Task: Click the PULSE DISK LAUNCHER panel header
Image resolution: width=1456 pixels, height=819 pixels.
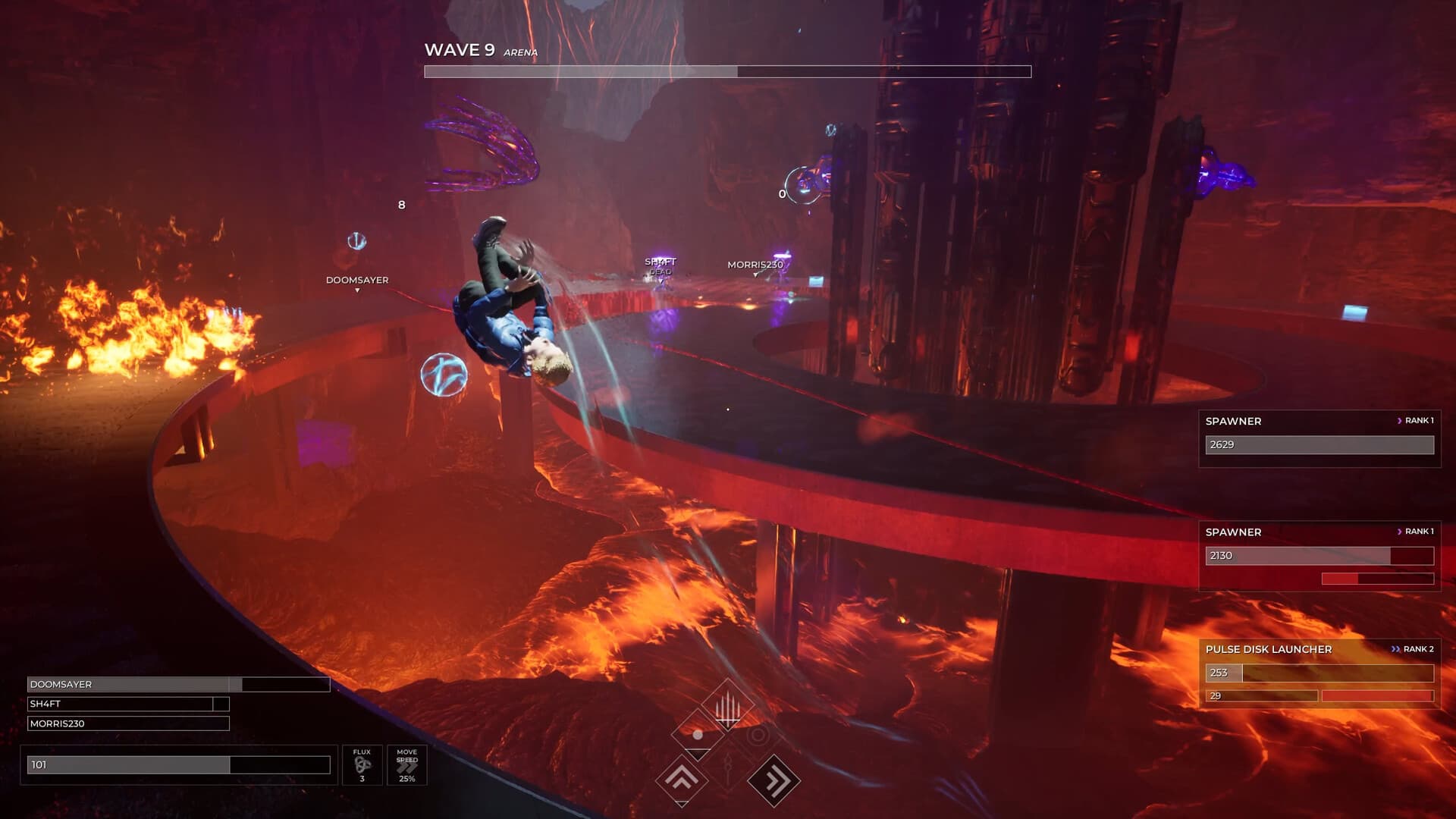Action: pos(1269,649)
